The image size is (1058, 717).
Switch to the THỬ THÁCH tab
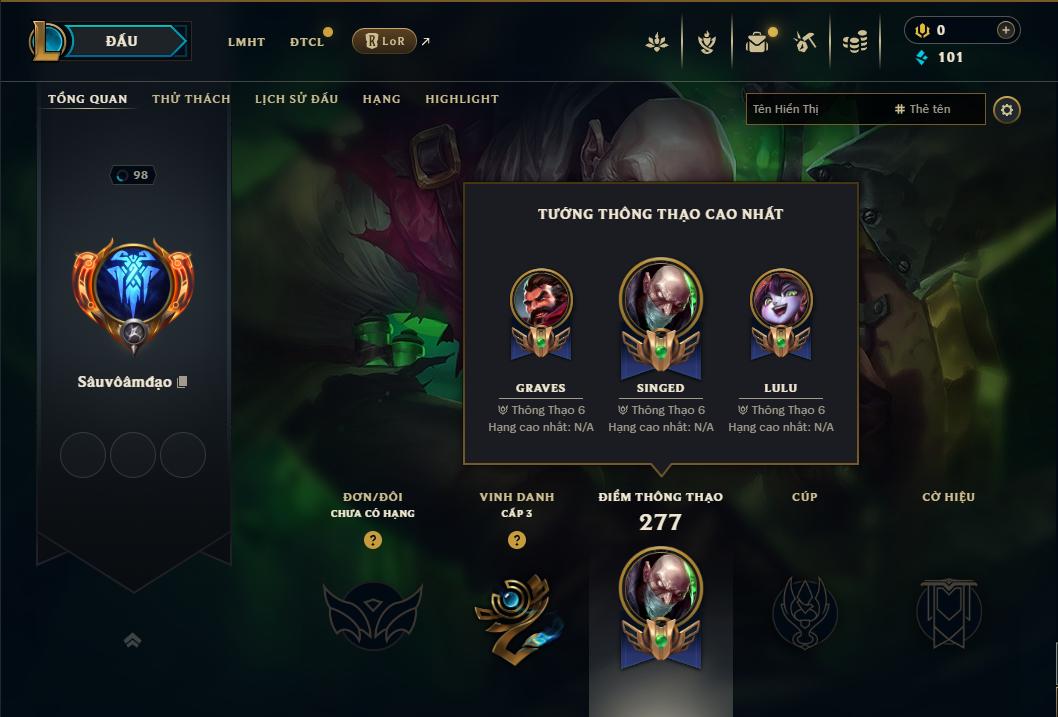[x=191, y=99]
